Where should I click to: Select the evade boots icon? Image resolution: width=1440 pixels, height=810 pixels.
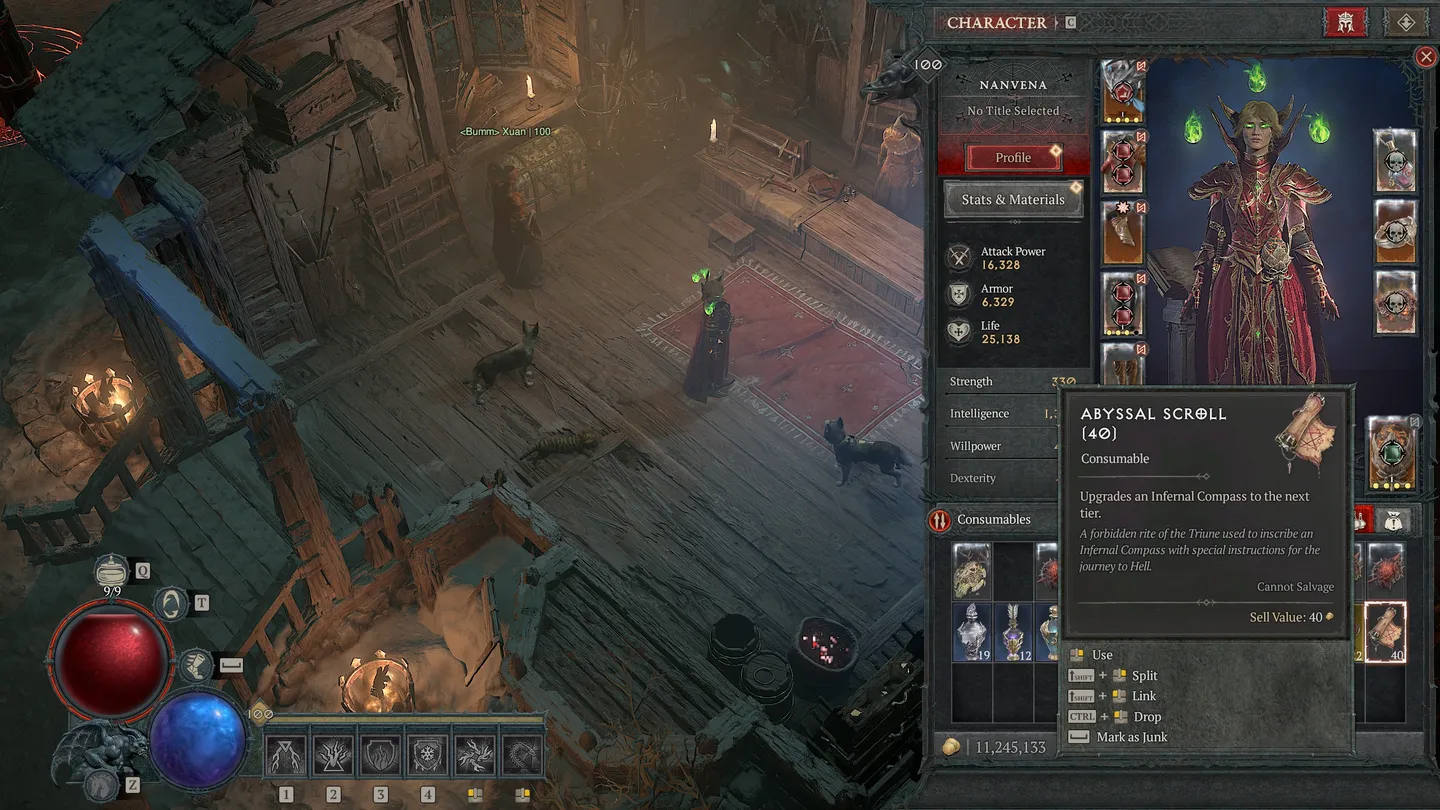pos(196,664)
